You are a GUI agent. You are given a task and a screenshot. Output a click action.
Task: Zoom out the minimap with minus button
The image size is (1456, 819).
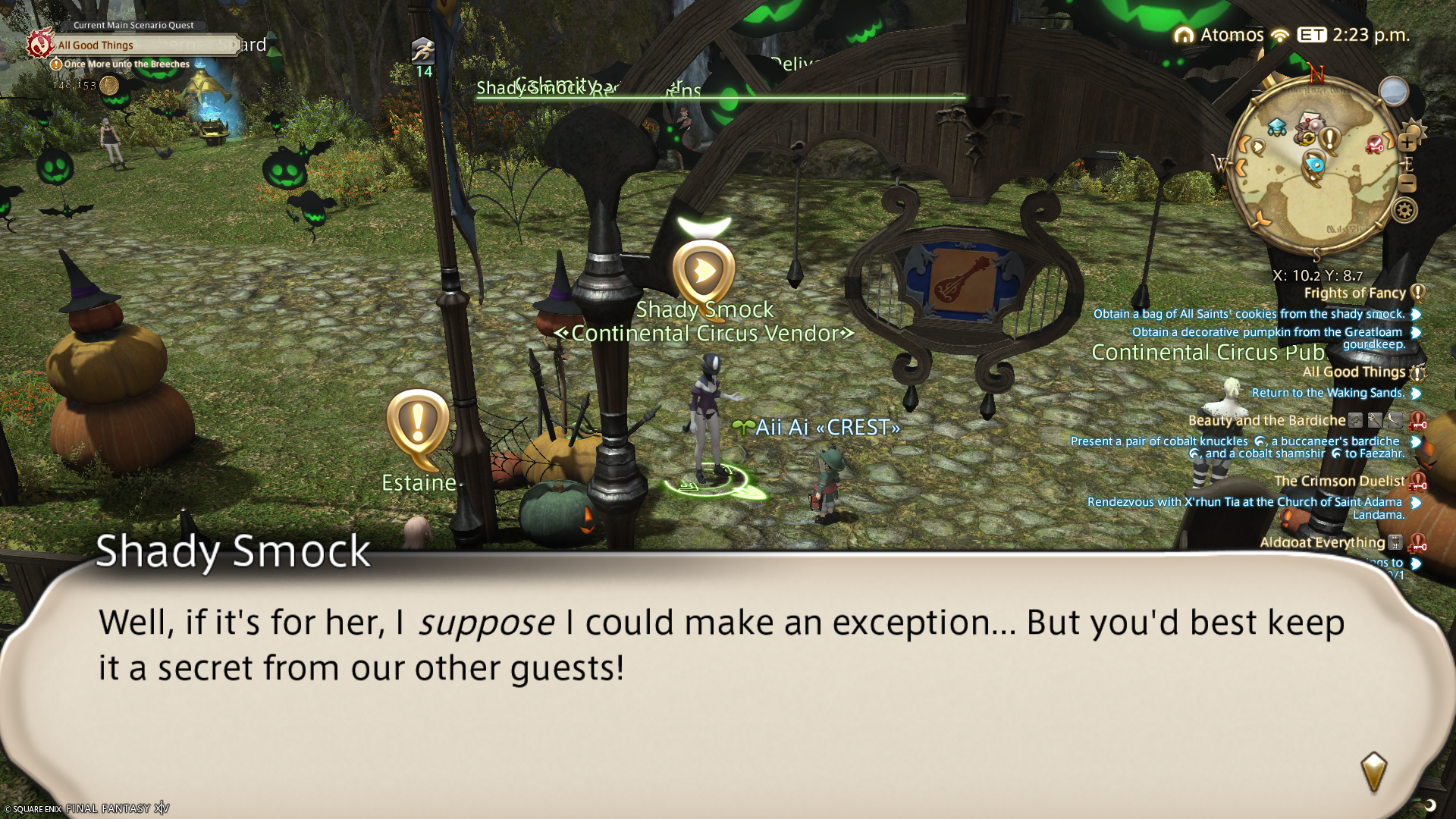click(x=1407, y=183)
